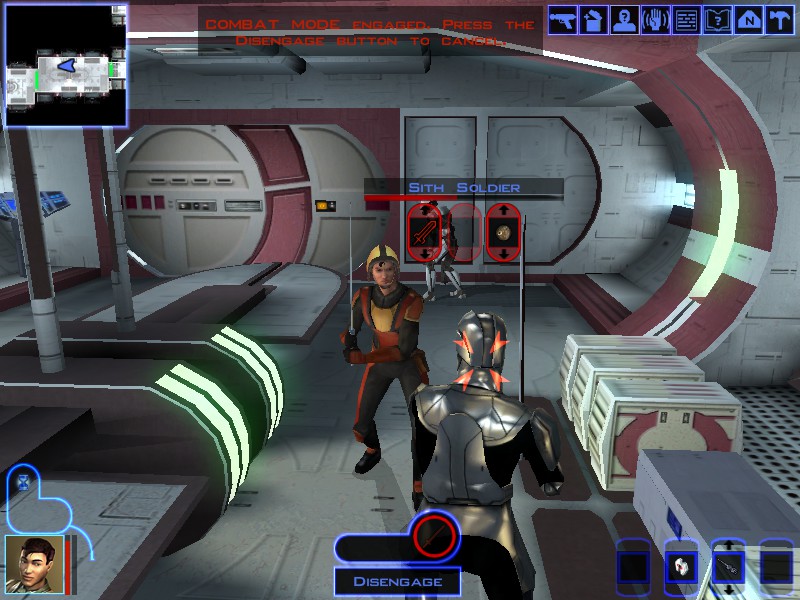The width and height of the screenshot is (800, 600).
Task: Select the sword attack action on Sith Soldier
Action: [x=424, y=233]
